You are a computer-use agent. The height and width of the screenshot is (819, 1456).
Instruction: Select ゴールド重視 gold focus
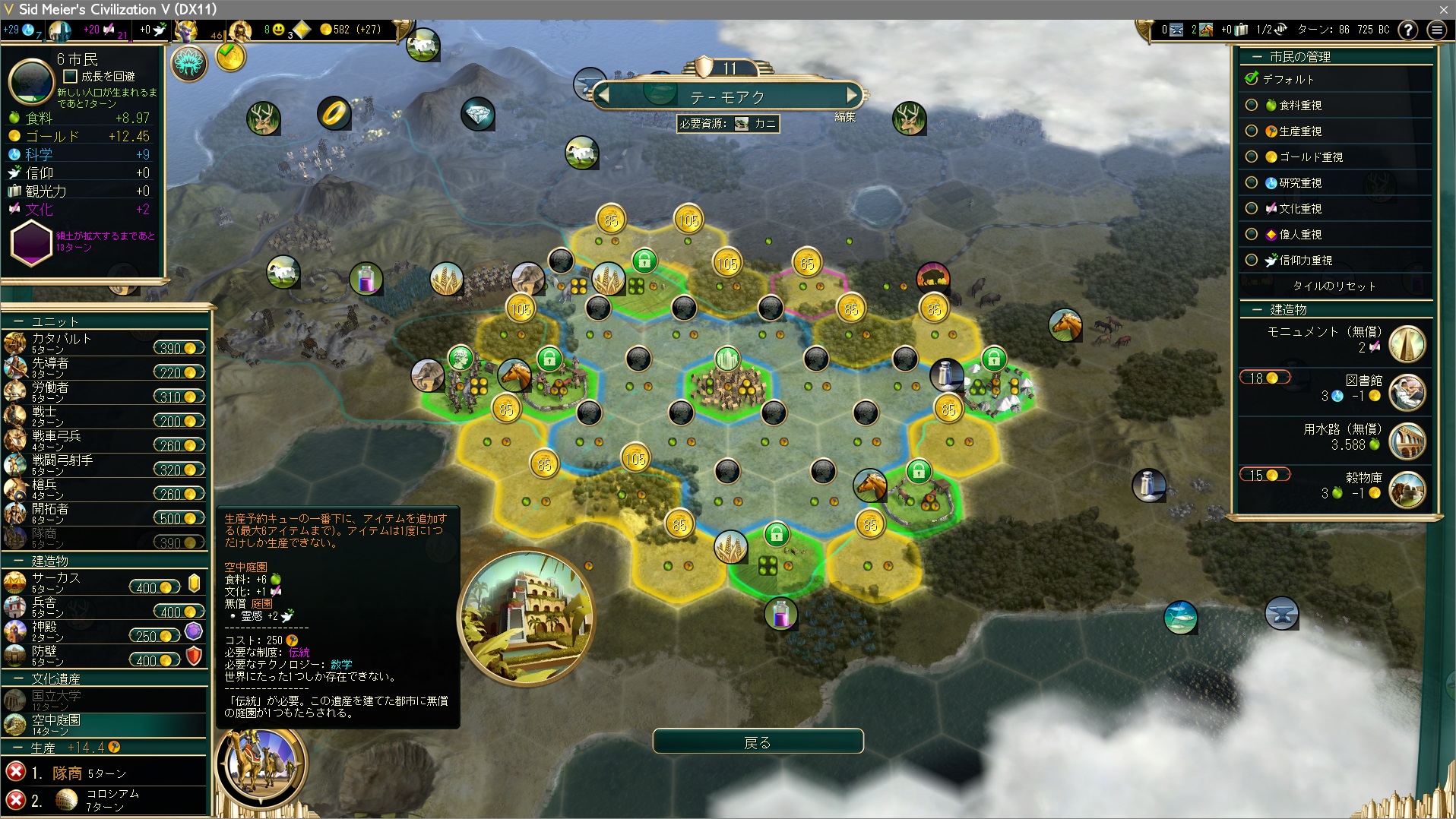pyautogui.click(x=1252, y=157)
